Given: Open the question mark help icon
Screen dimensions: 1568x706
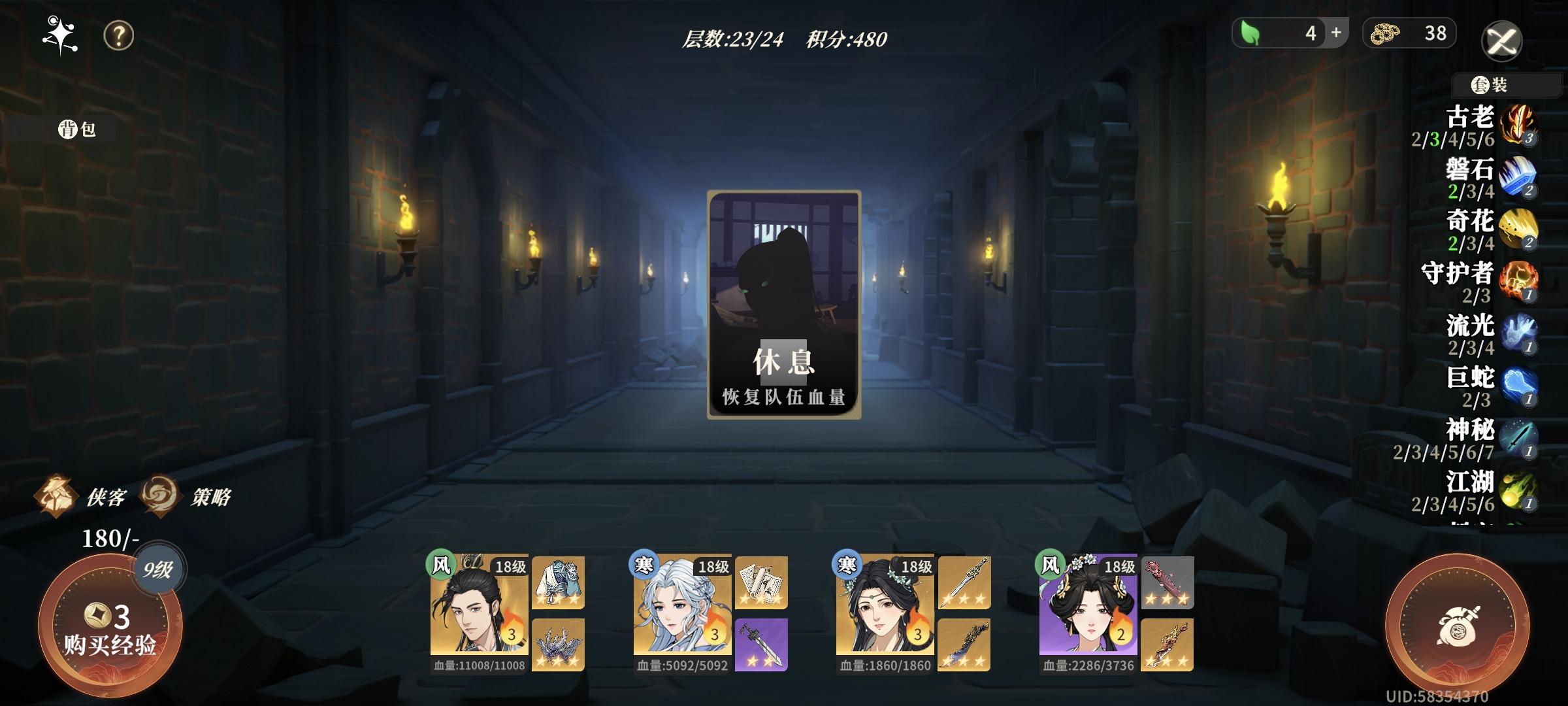Looking at the screenshot, I should (116, 36).
